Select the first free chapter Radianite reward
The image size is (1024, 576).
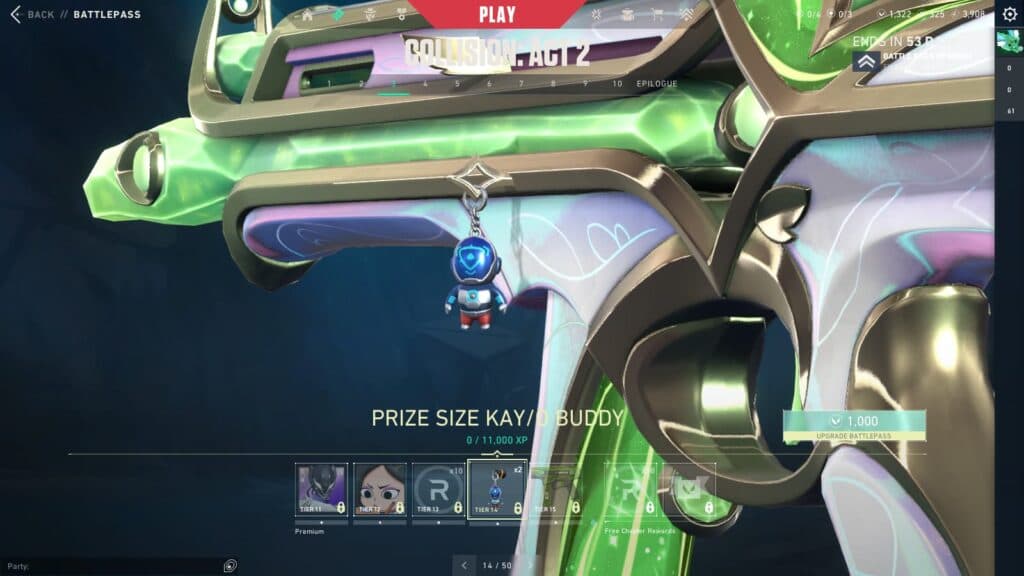pyautogui.click(x=632, y=489)
